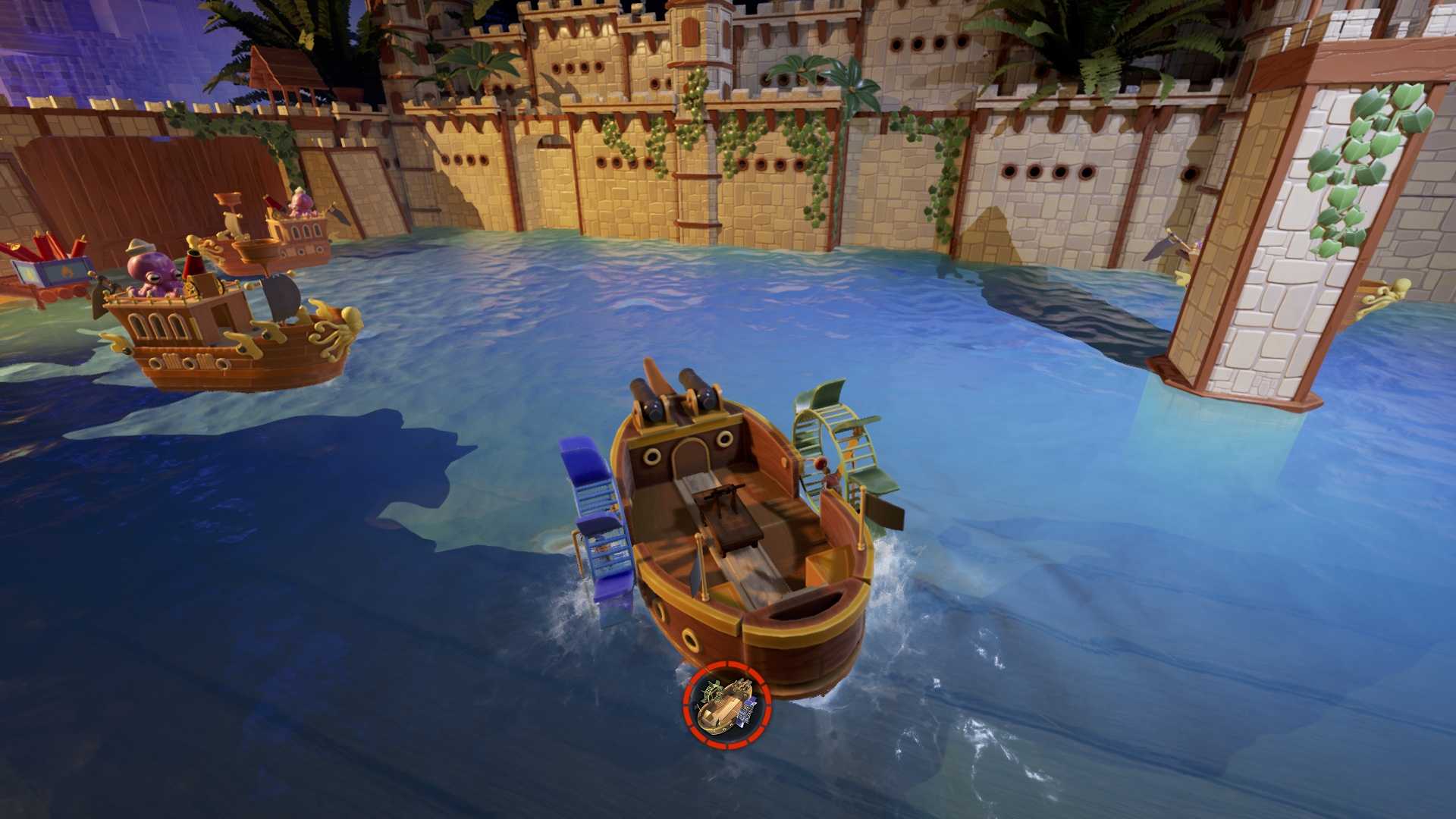Click the red-ringed ship indicator icon

(x=726, y=705)
